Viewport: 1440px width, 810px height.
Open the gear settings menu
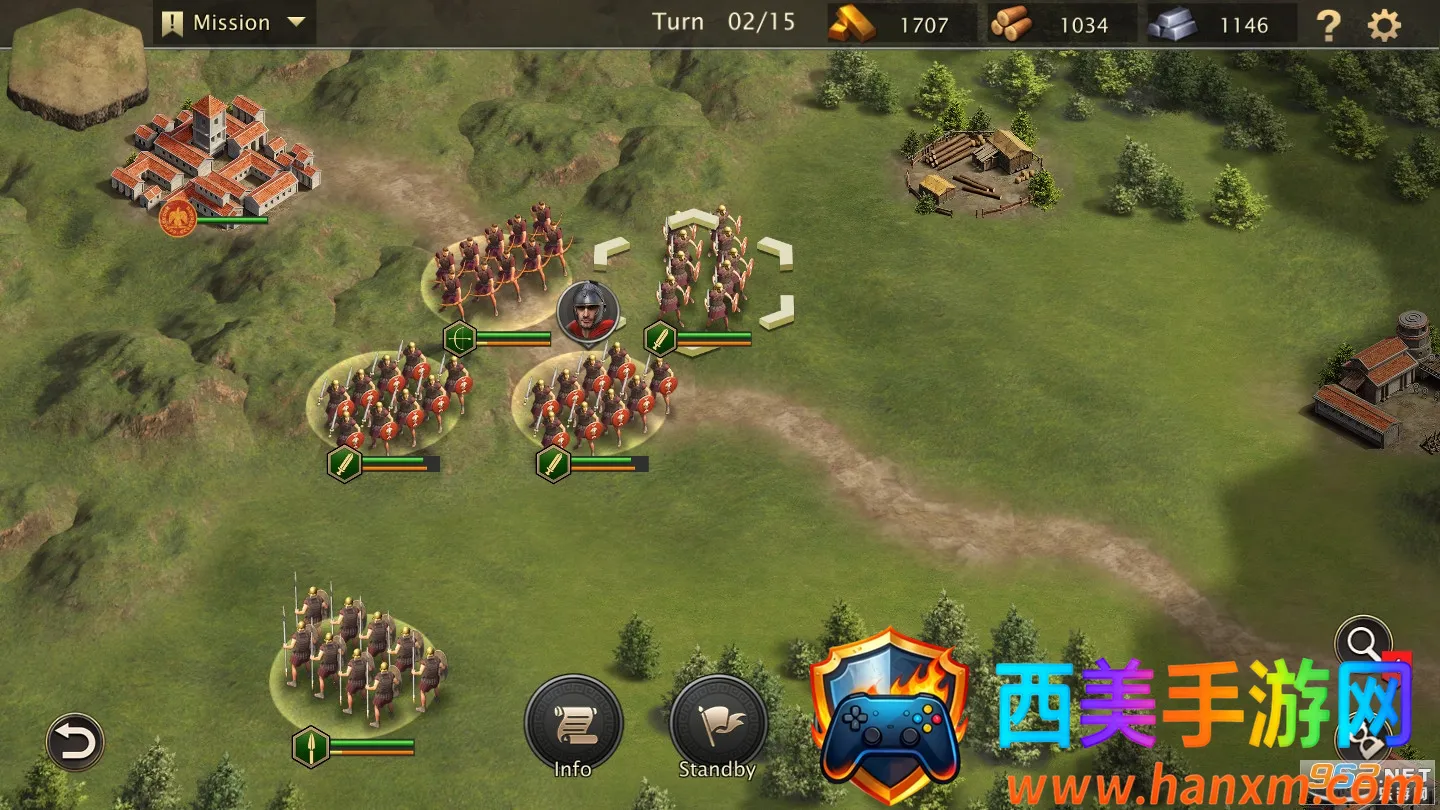click(1384, 25)
